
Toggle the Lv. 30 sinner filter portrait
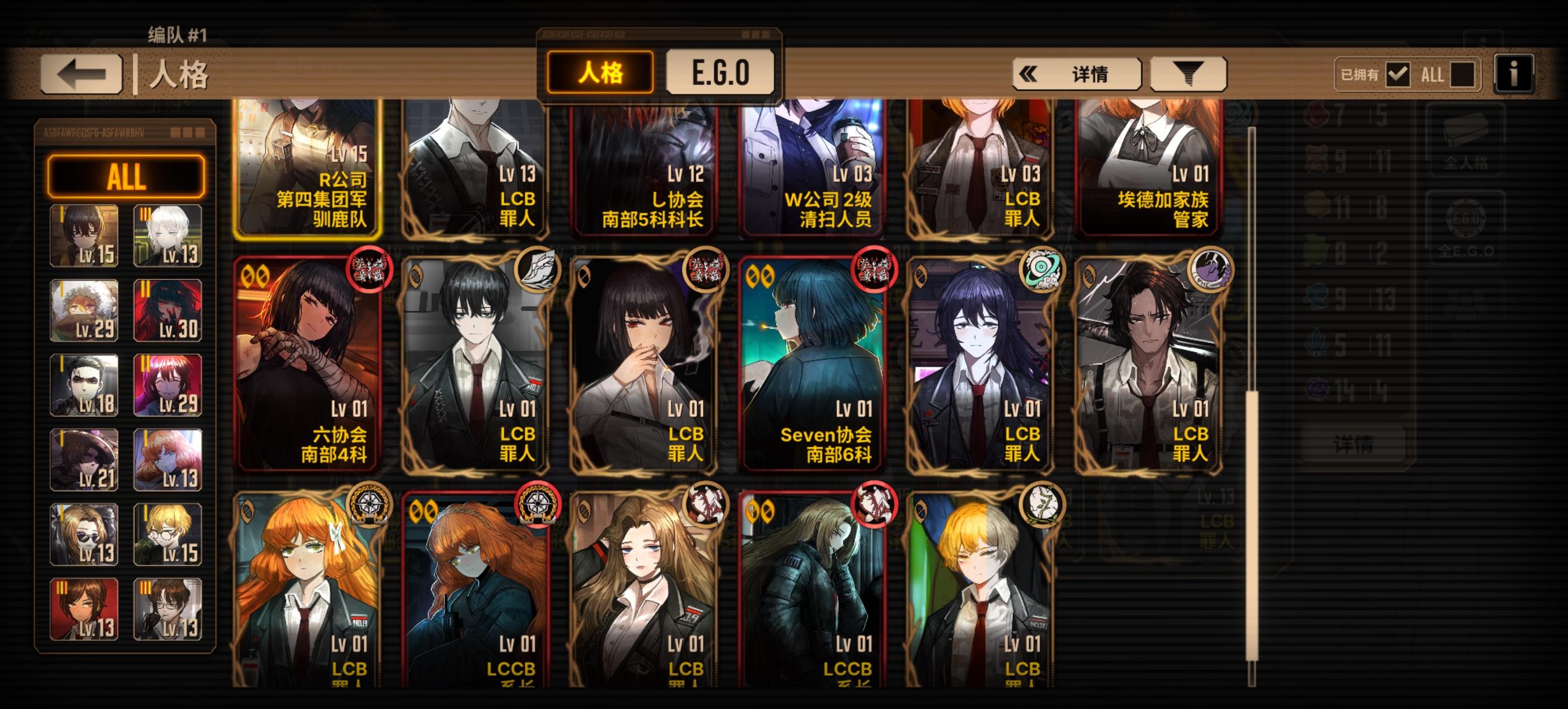[x=169, y=309]
